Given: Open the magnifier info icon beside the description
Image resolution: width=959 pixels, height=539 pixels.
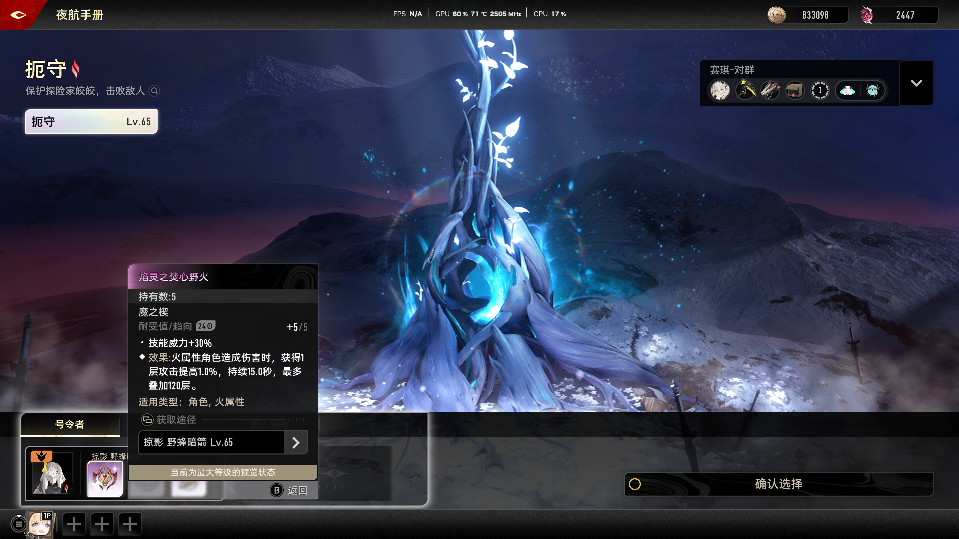Looking at the screenshot, I should coord(155,91).
